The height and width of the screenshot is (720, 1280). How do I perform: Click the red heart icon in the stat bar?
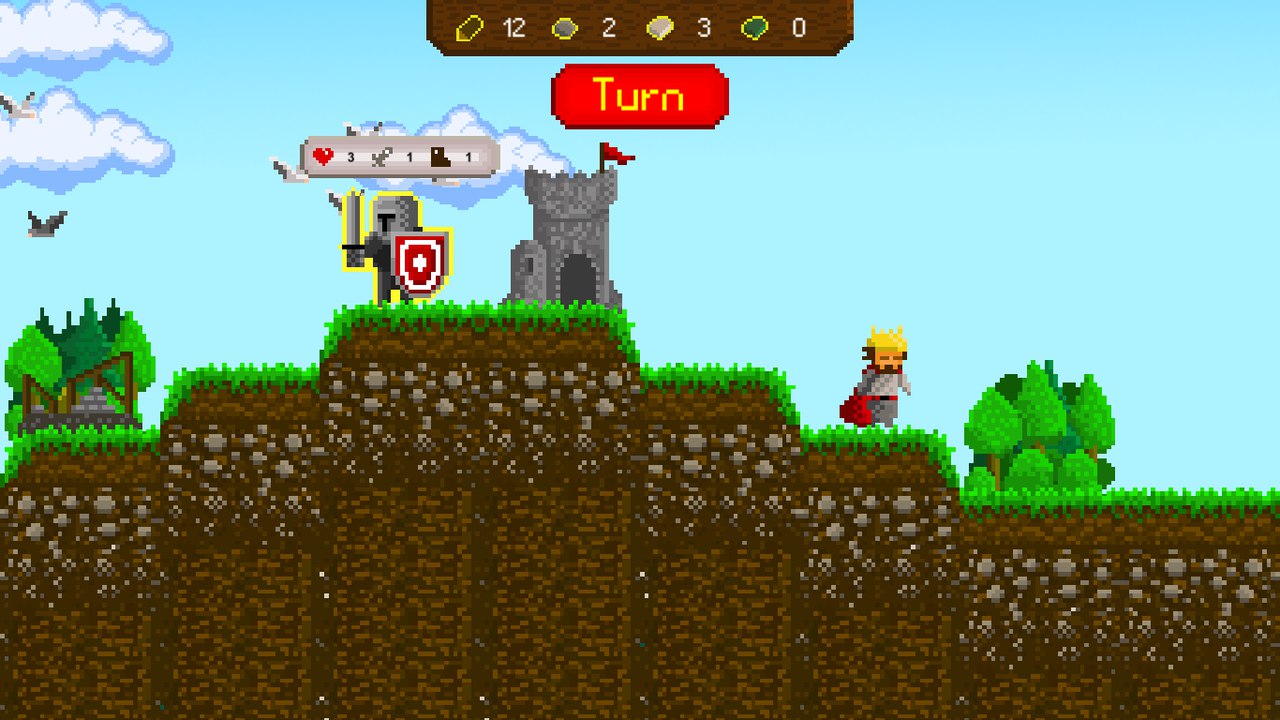(x=322, y=155)
